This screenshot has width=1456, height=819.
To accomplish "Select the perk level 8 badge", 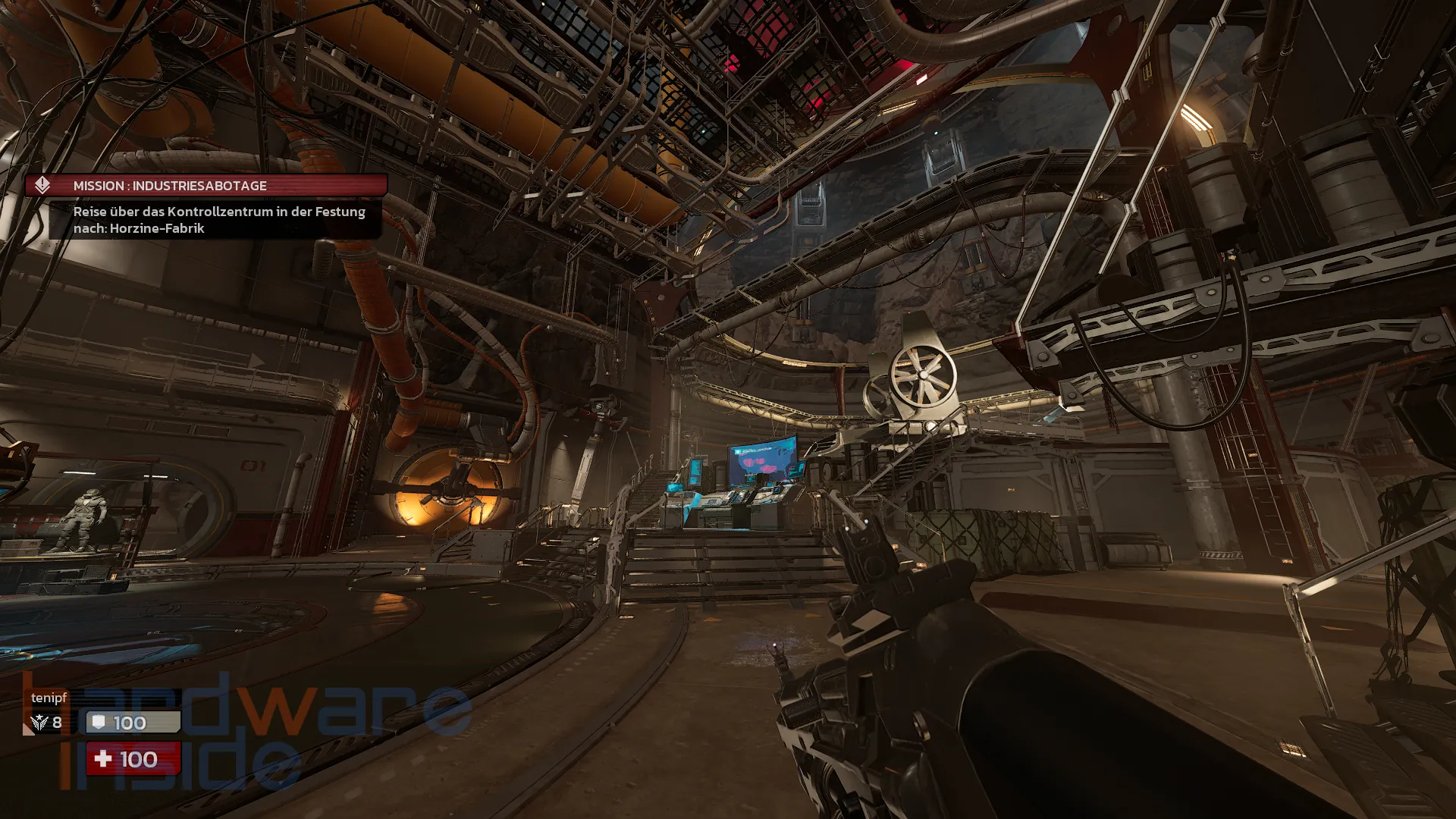I will tap(46, 723).
